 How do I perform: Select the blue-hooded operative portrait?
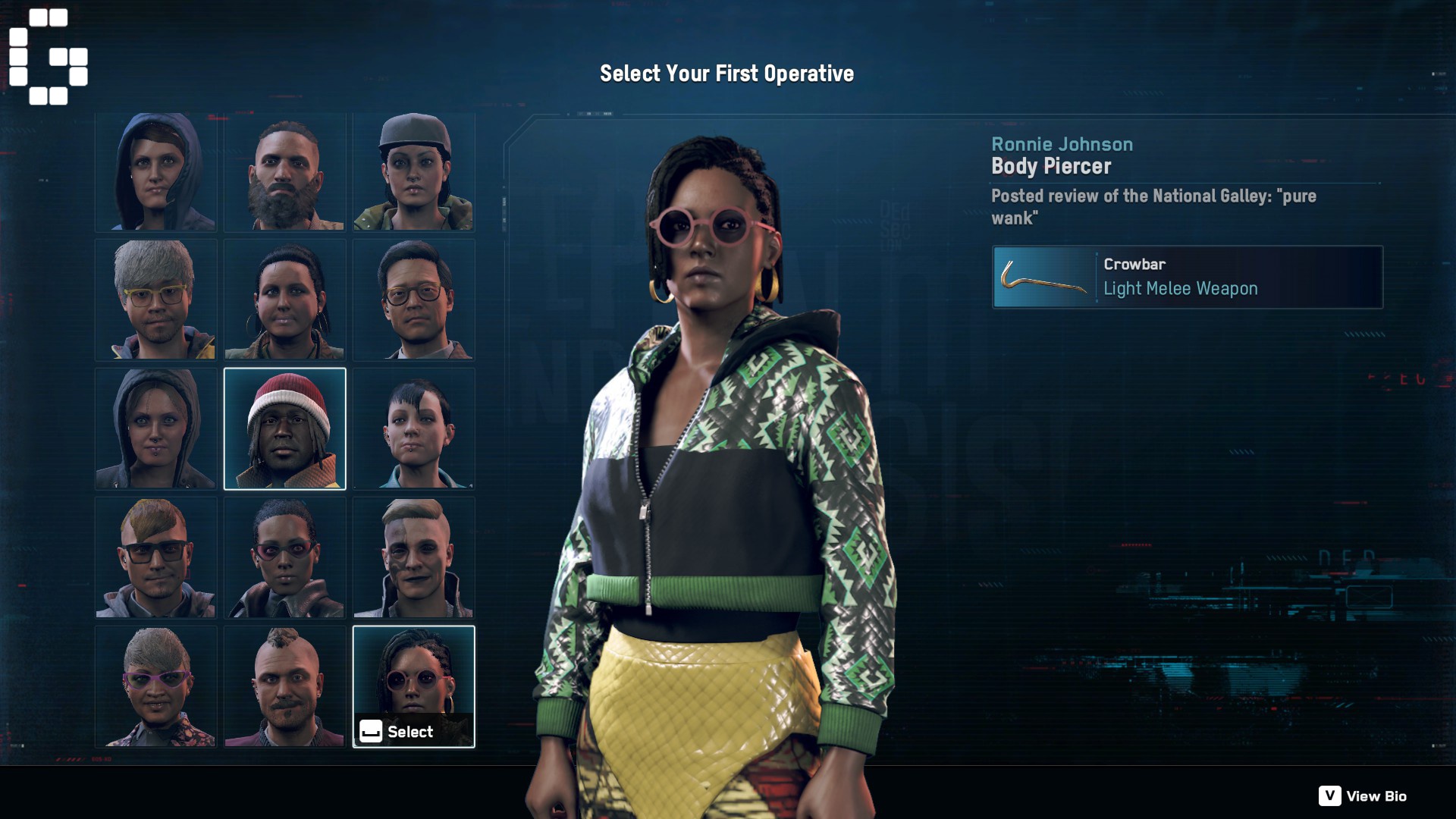[155, 172]
